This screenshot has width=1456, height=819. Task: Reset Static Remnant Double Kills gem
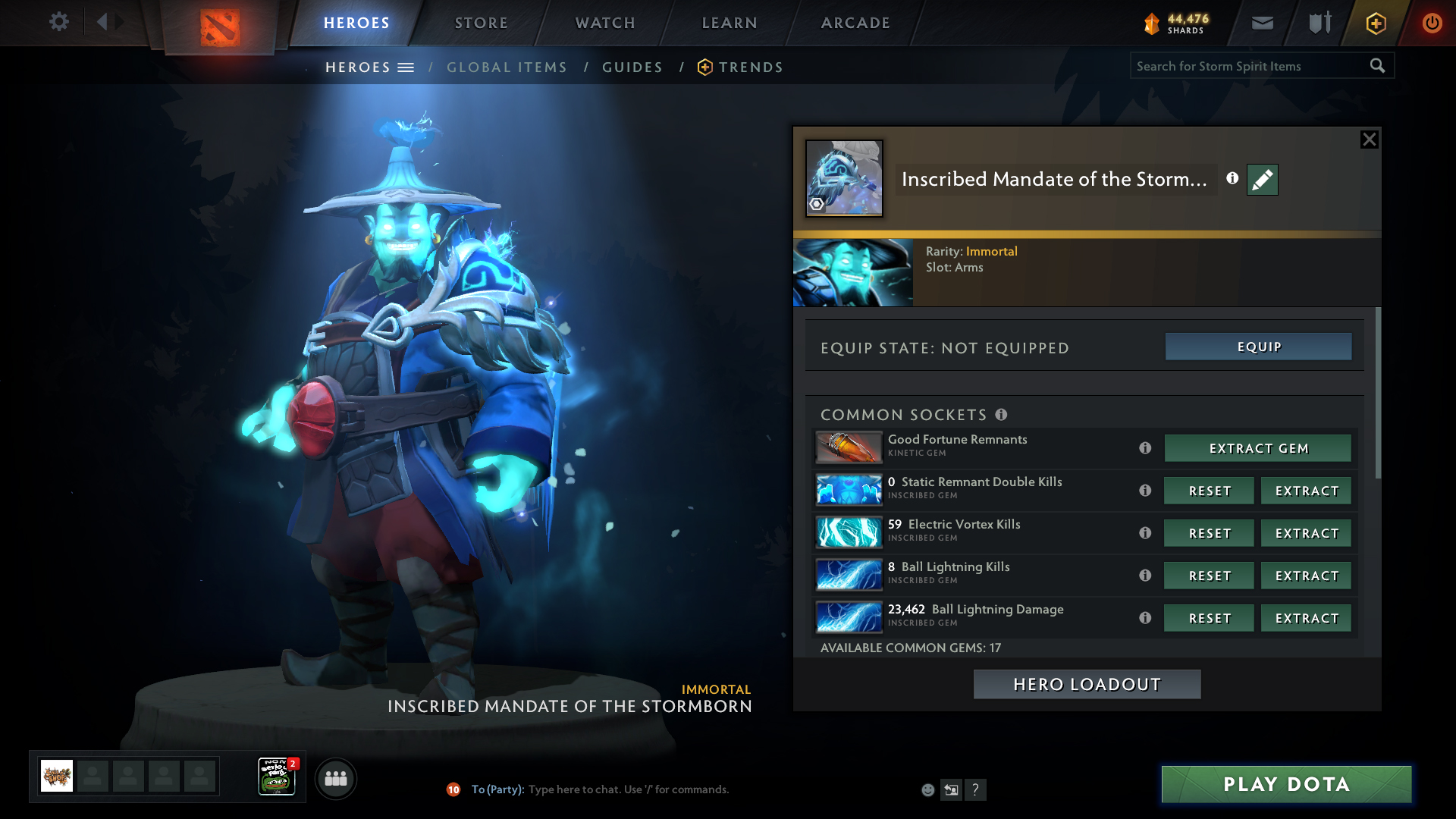tap(1209, 491)
